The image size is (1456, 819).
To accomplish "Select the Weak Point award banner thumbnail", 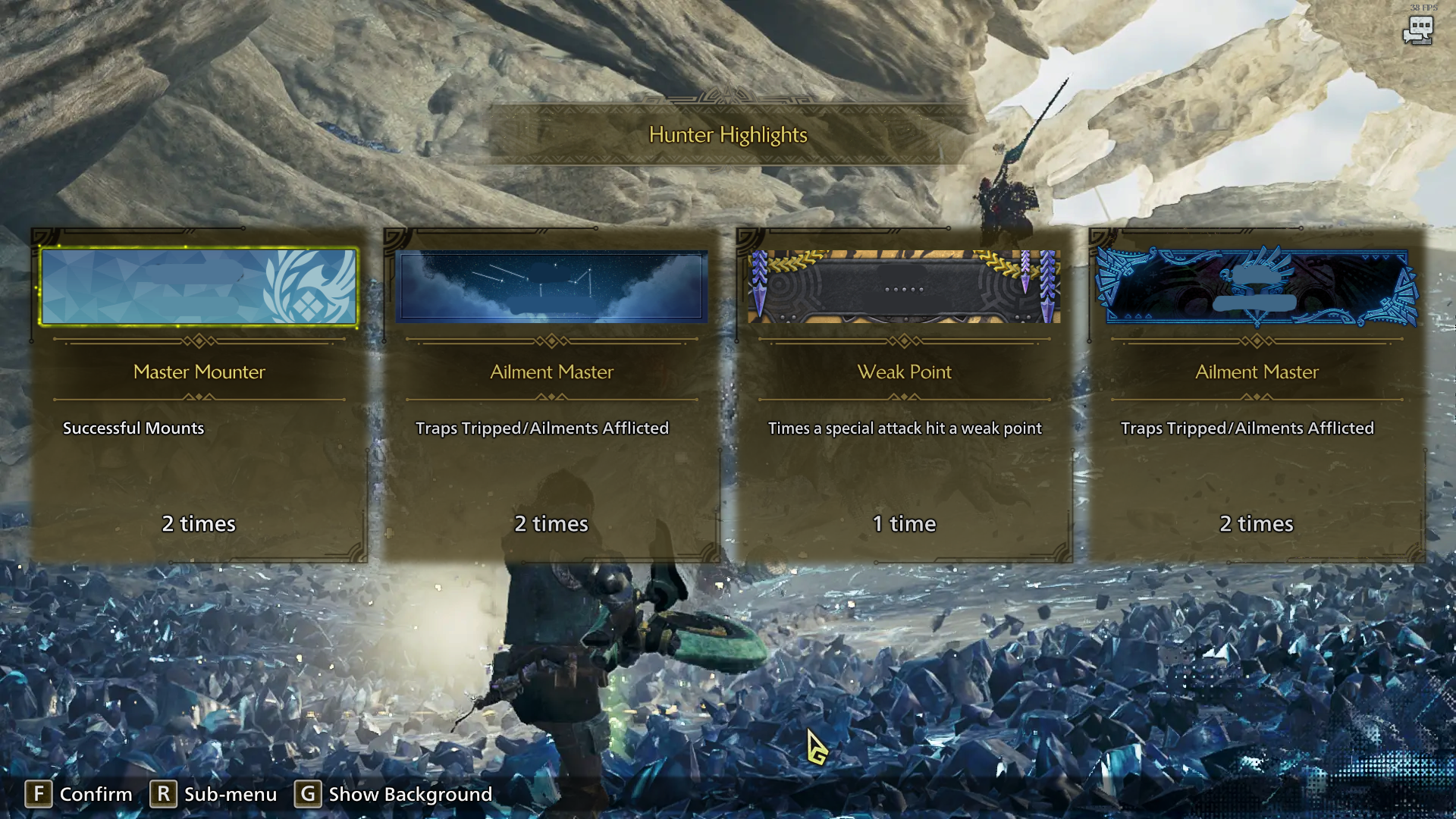I will [904, 287].
